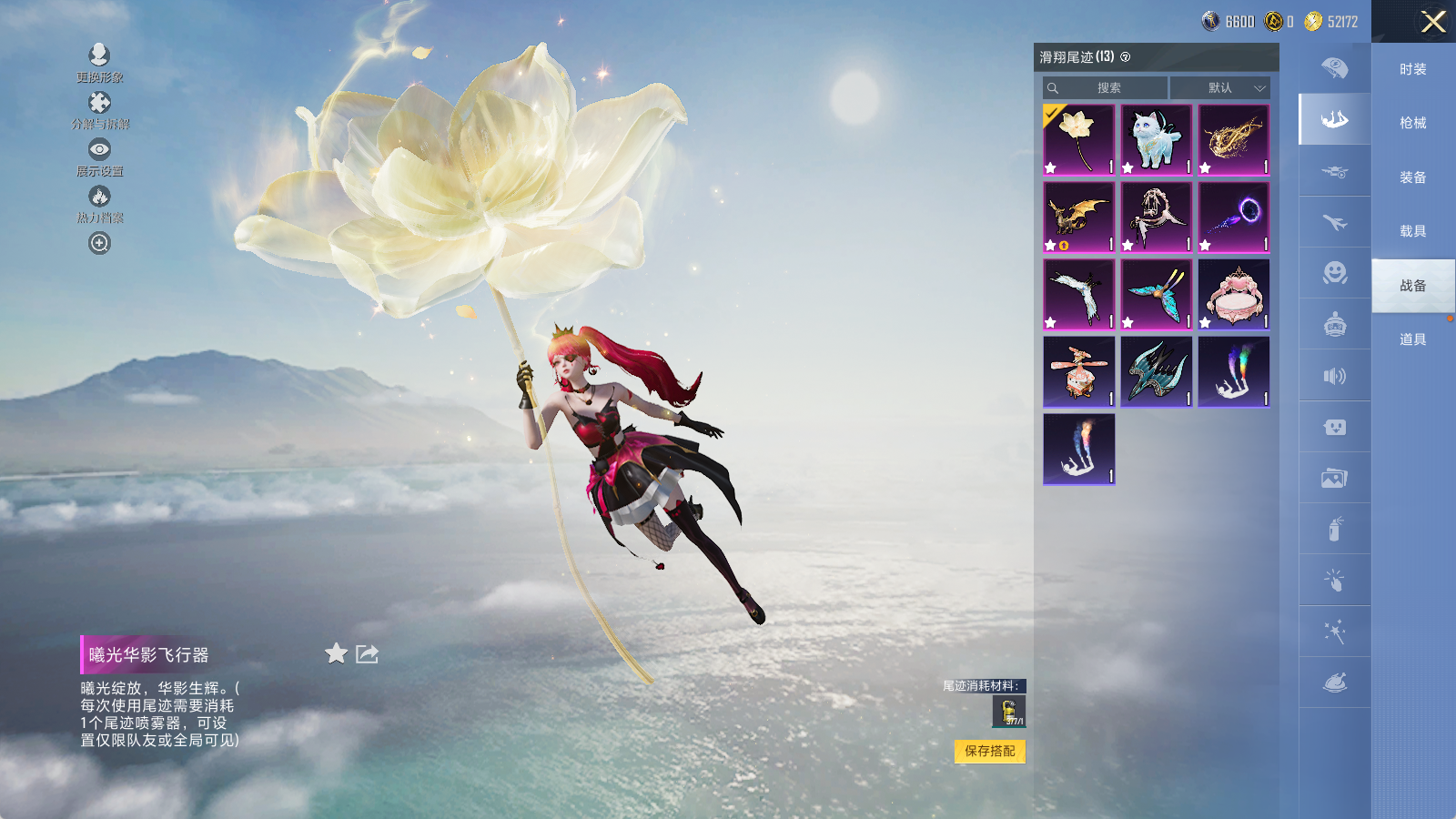
Task: Click 更换形象 change appearance icon
Action: pyautogui.click(x=99, y=56)
